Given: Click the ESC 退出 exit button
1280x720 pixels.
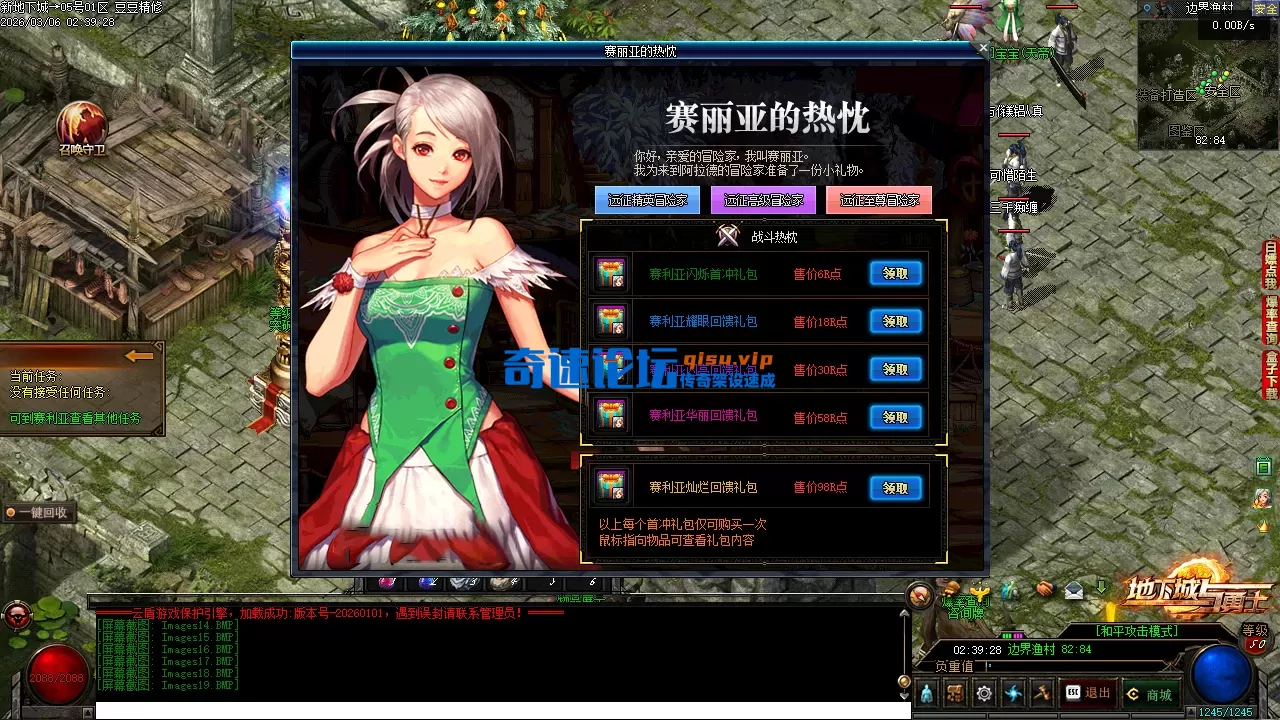Looking at the screenshot, I should (1088, 692).
